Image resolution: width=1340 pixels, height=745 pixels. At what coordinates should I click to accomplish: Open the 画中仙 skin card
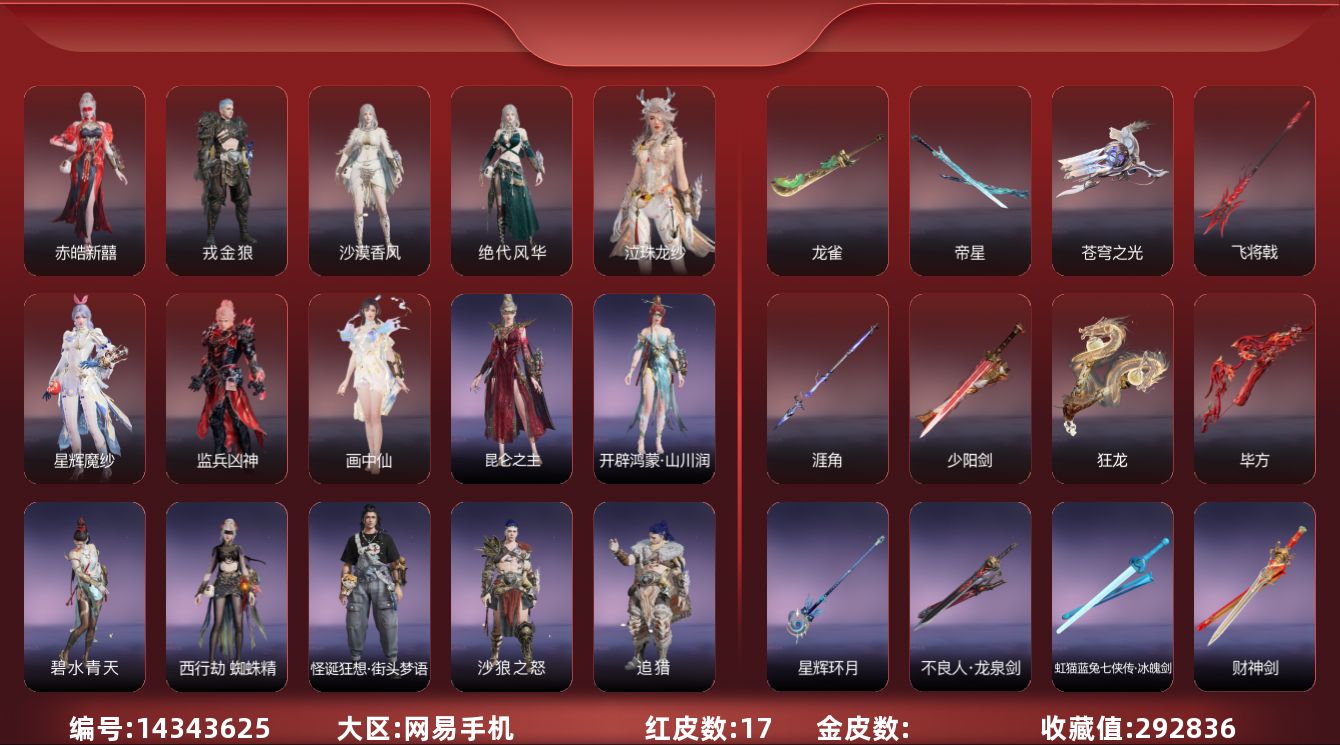(x=369, y=388)
